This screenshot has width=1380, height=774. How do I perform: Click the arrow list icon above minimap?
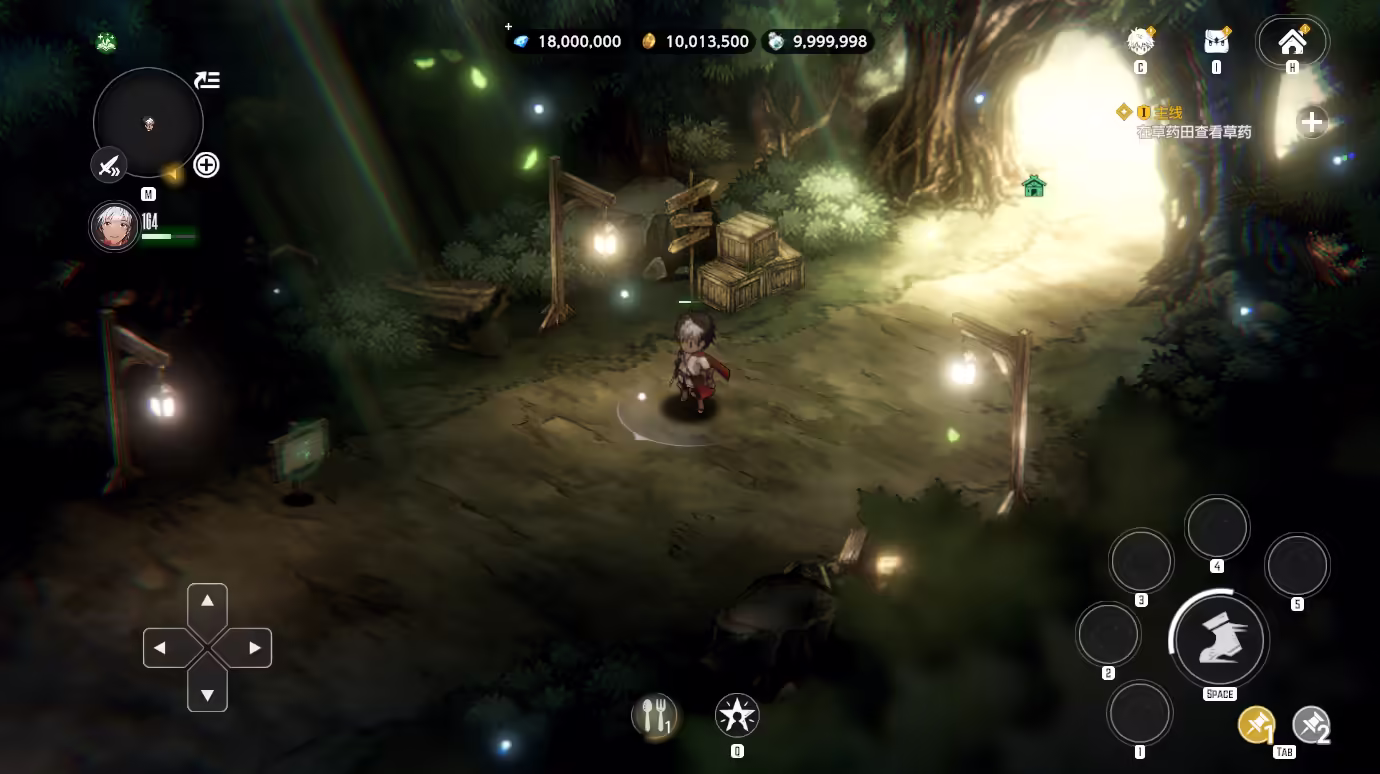tap(207, 80)
